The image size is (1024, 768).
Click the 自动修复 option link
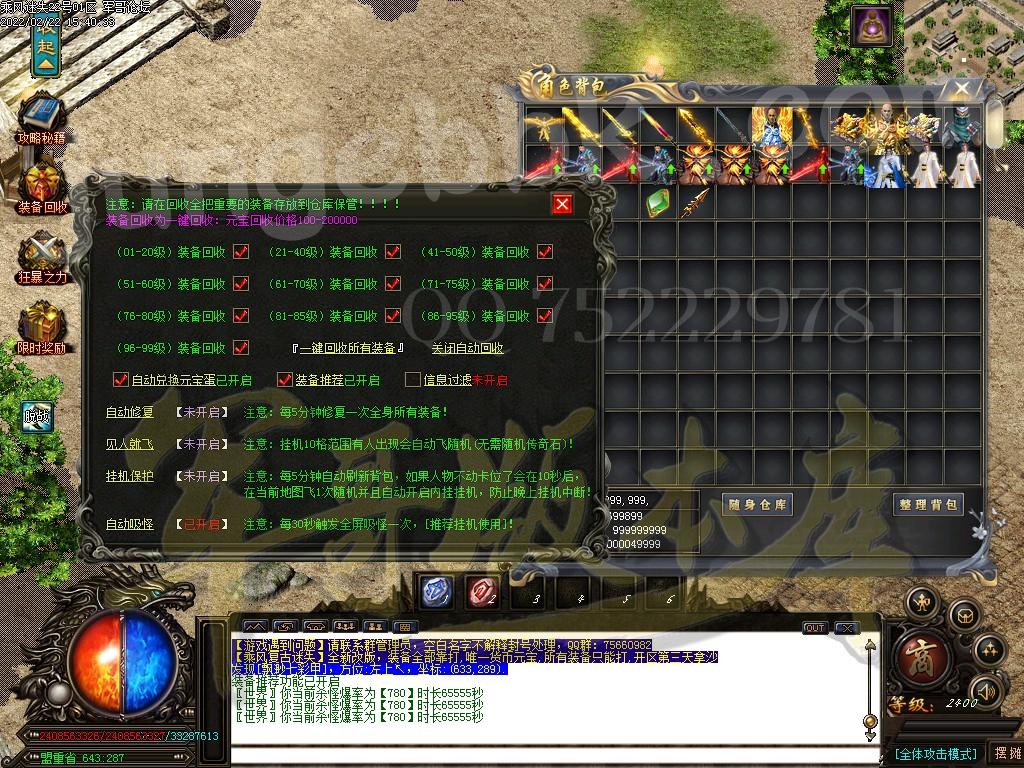pyautogui.click(x=130, y=412)
